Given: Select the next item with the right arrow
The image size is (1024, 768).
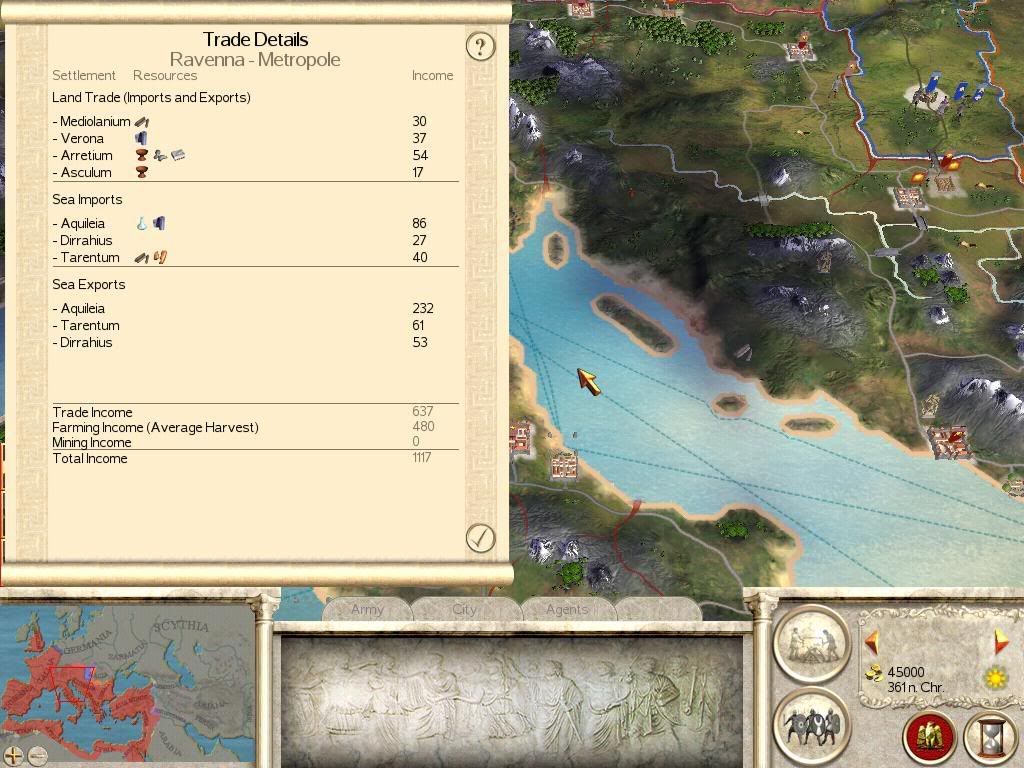Looking at the screenshot, I should (1001, 643).
